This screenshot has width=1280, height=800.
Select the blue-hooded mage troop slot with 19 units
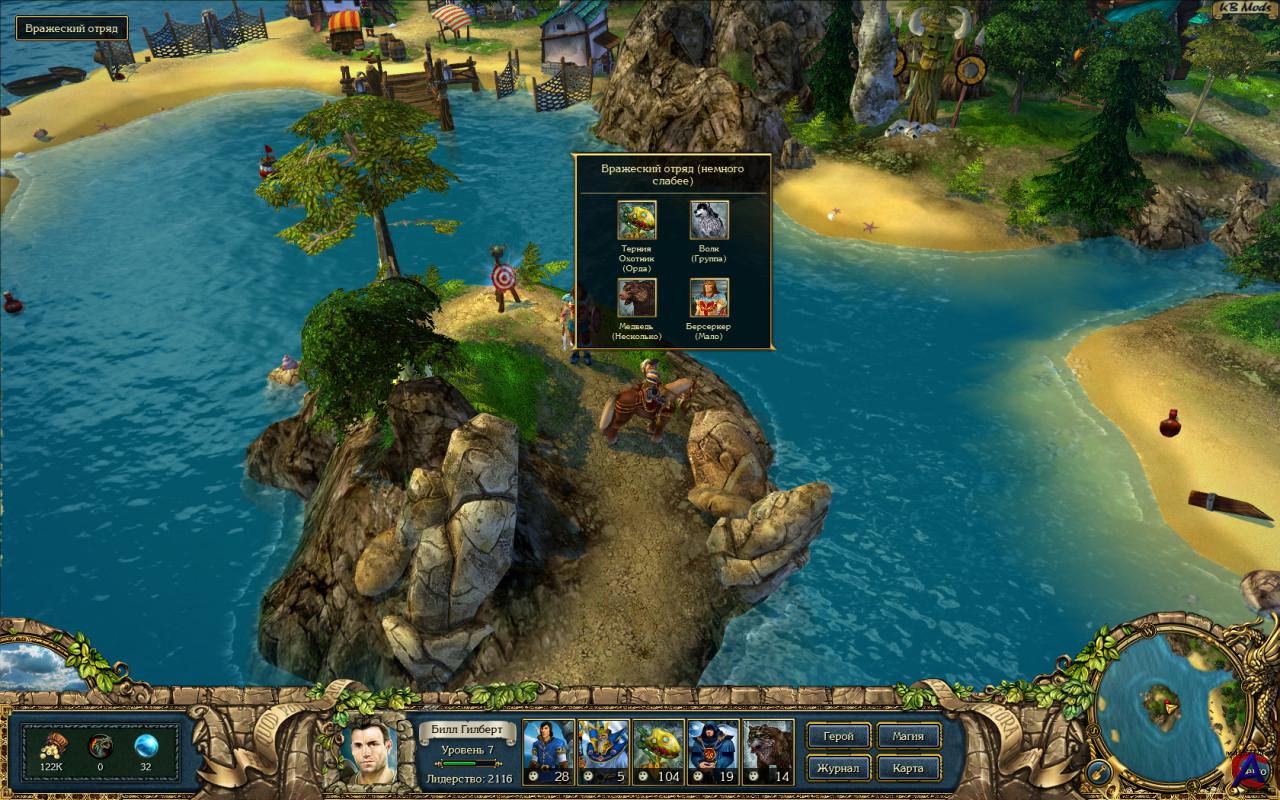(712, 750)
